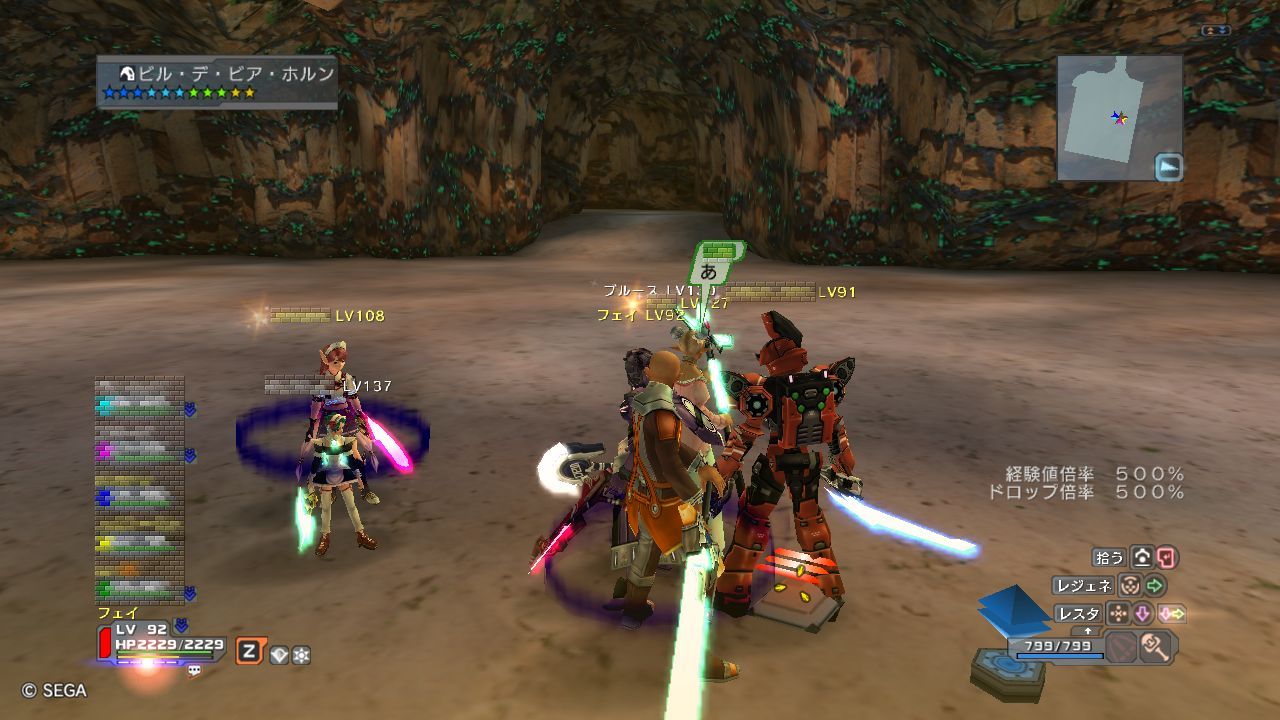Click the diamond gem status icon

click(279, 655)
